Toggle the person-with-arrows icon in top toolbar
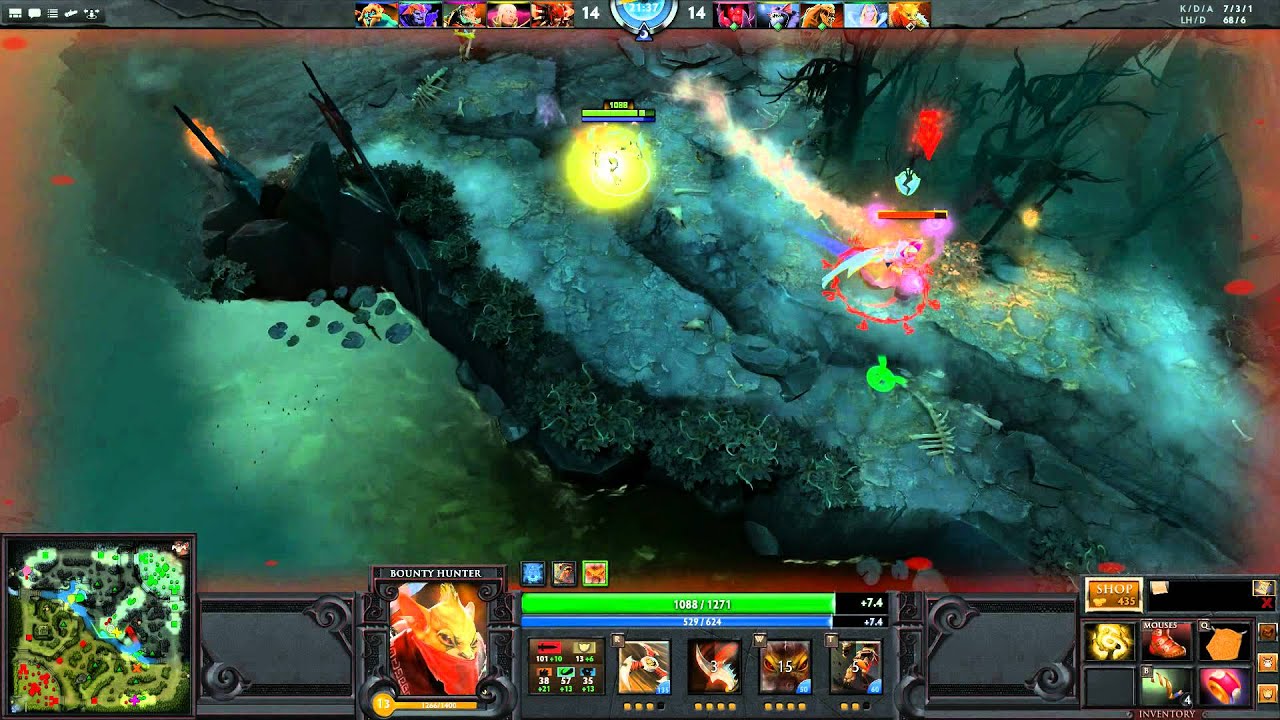The image size is (1280, 720). tap(92, 14)
